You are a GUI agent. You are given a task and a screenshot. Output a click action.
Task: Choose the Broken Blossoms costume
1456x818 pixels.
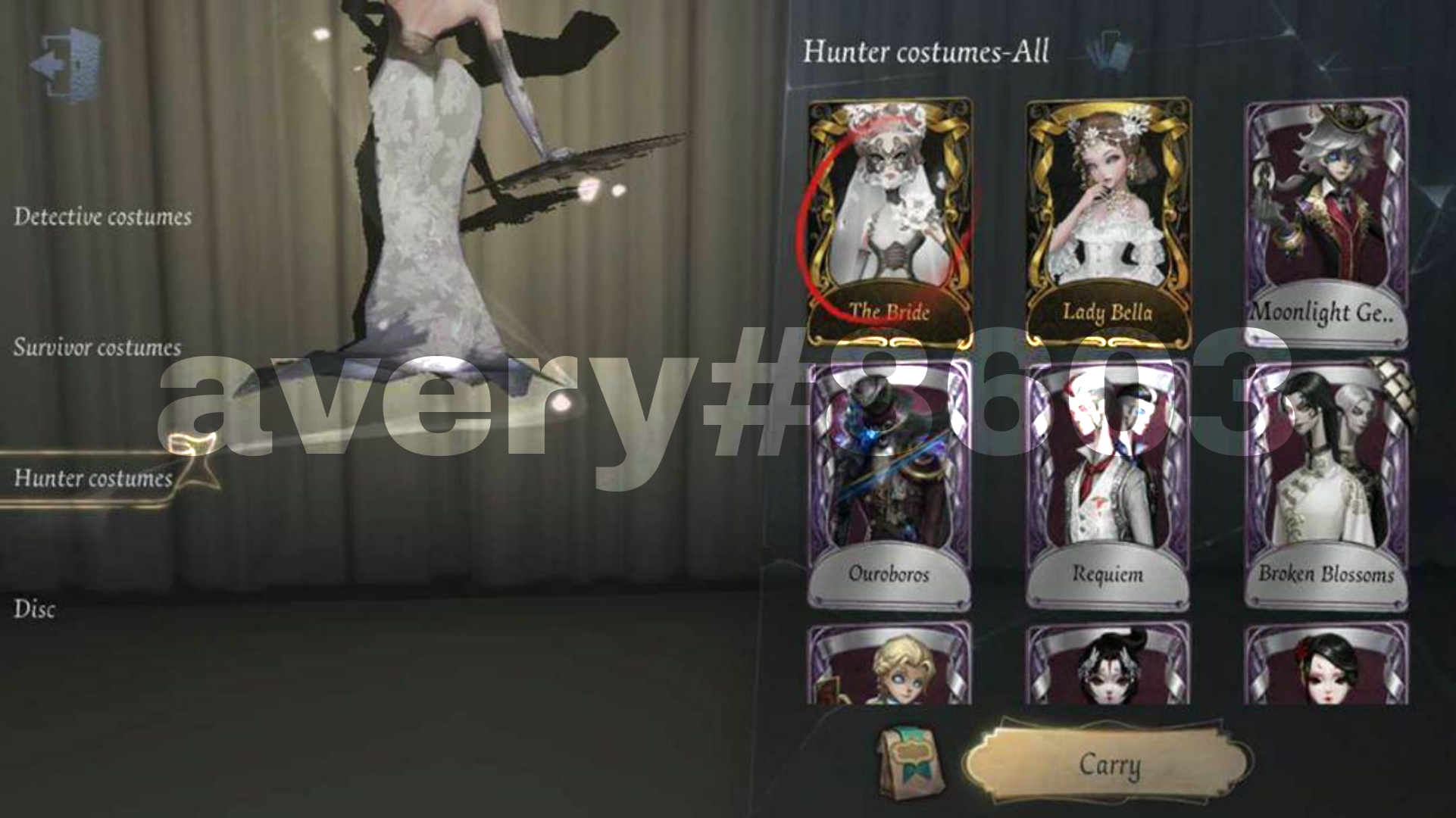1327,477
